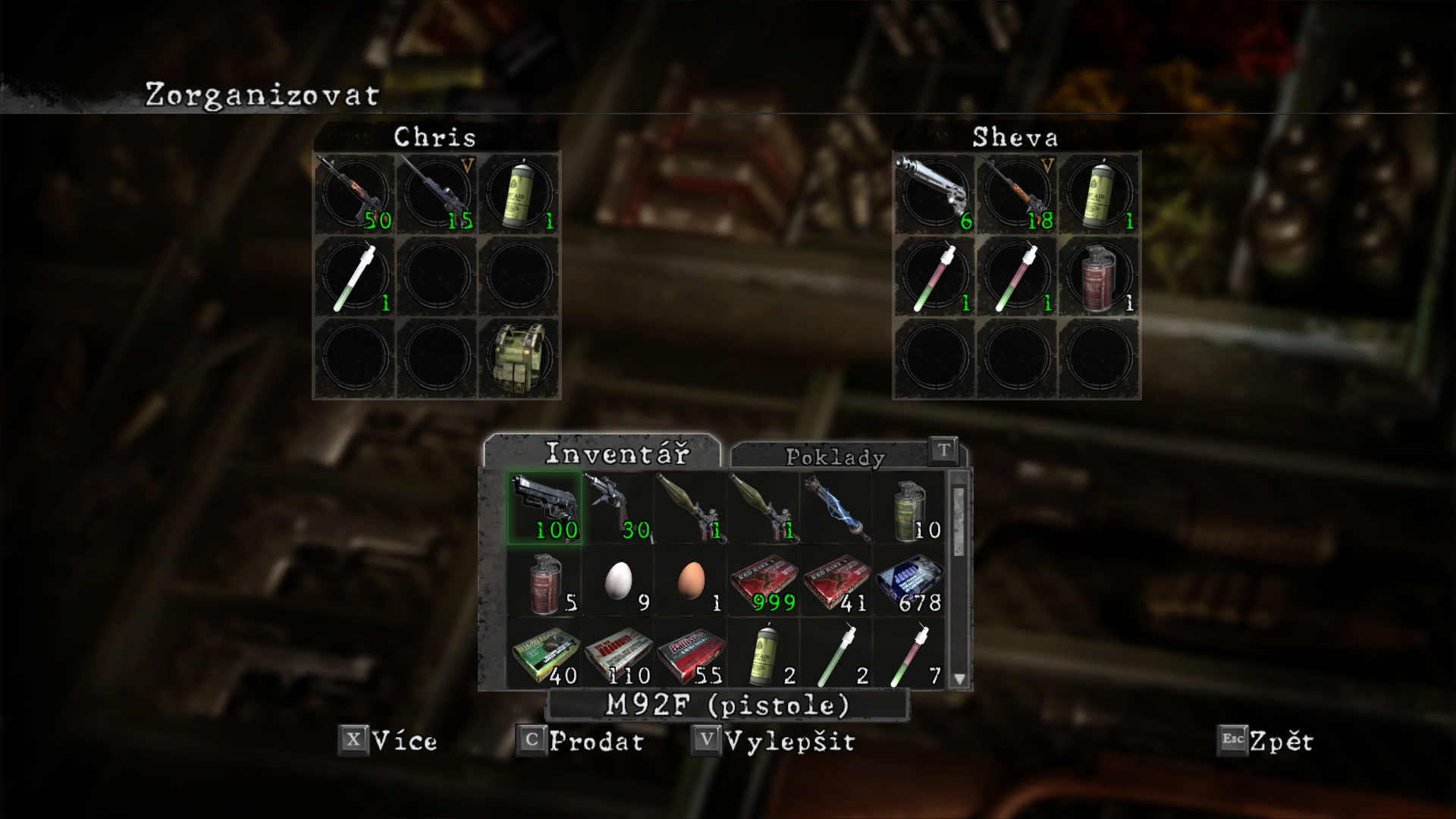Pick the red ammo box showing 999
1456x819 pixels.
click(x=762, y=582)
